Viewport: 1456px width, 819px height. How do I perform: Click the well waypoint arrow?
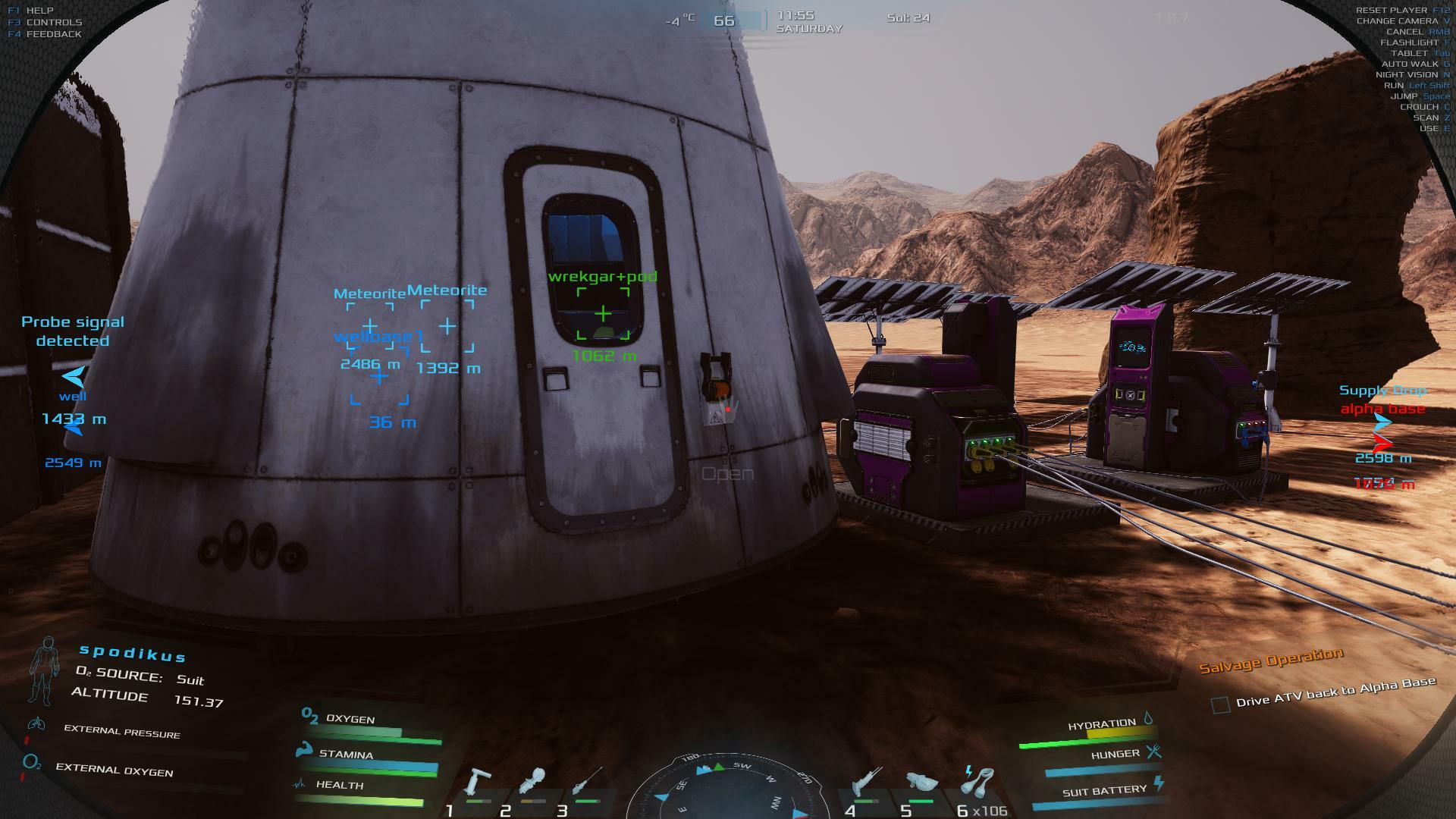click(x=74, y=376)
